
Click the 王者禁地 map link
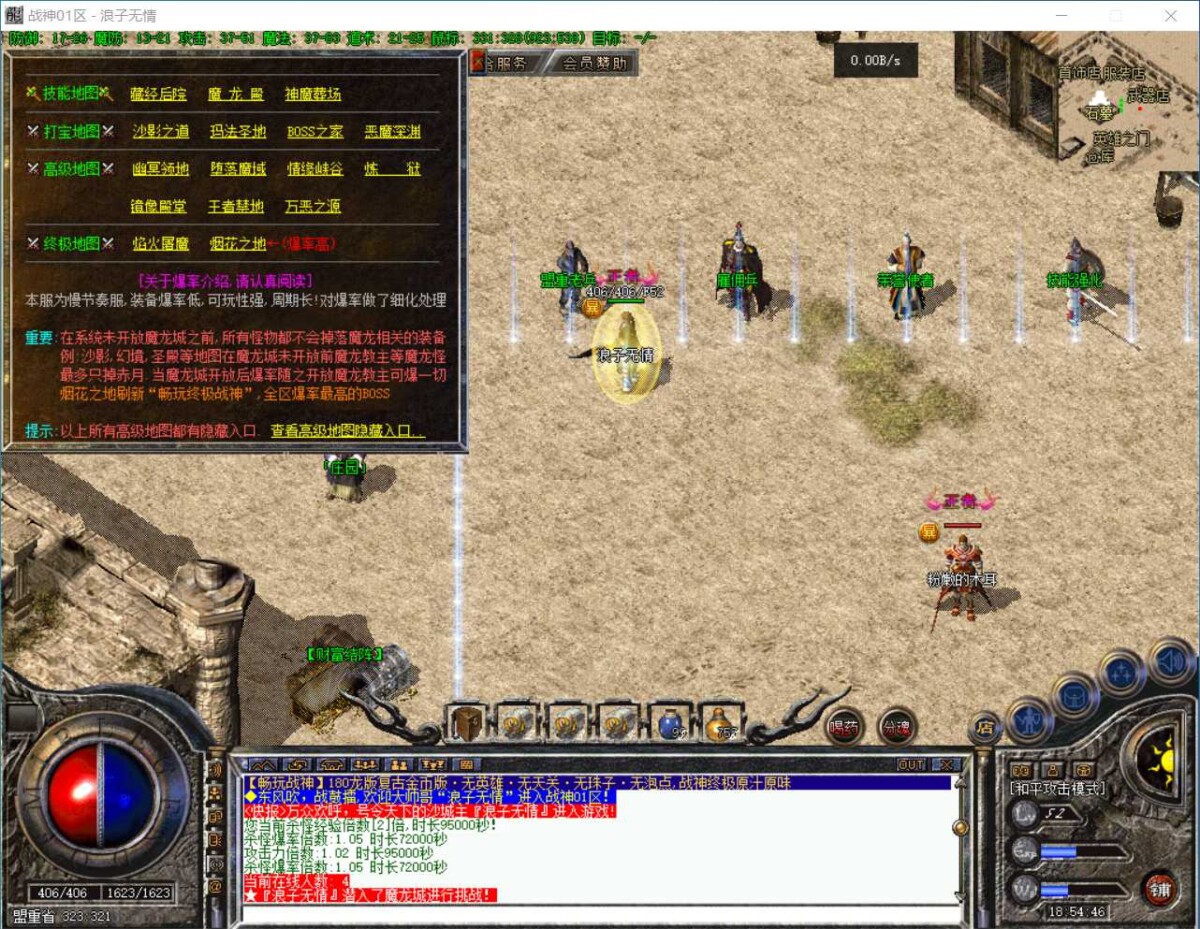236,206
